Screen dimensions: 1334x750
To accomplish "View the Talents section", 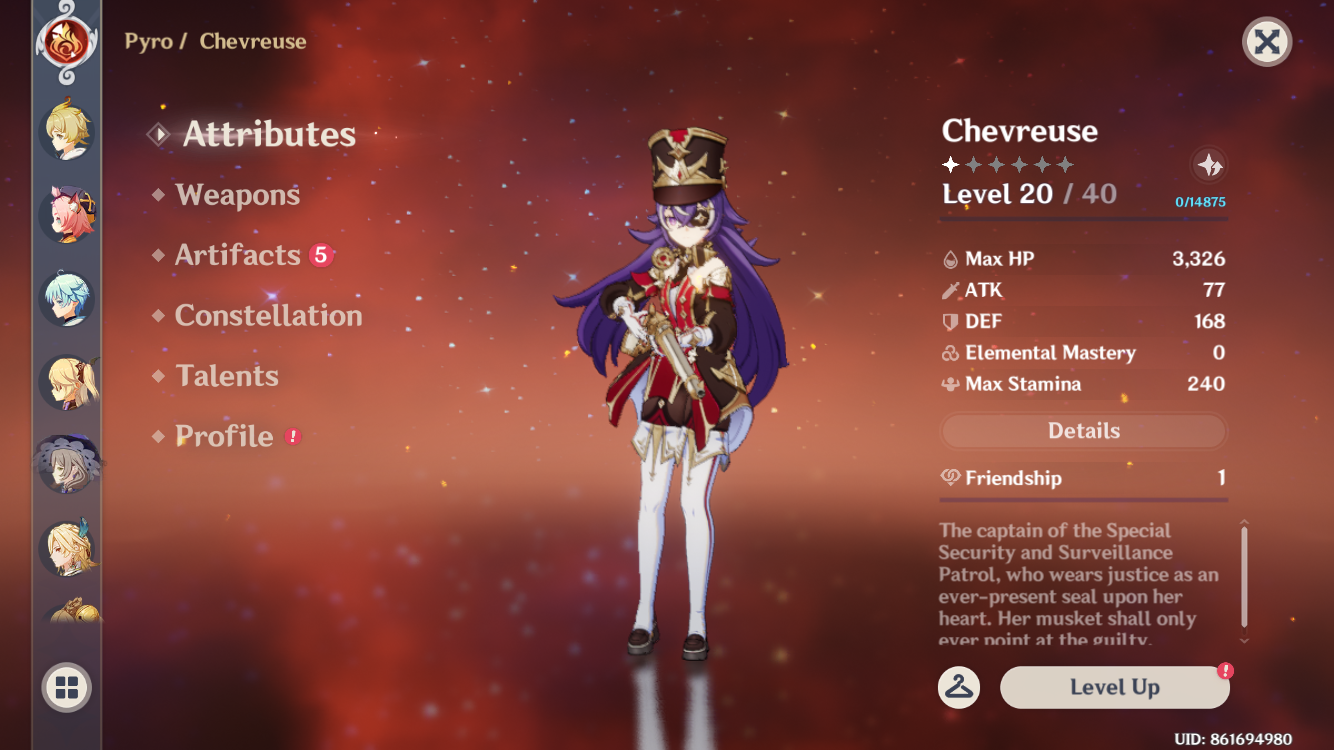I will pos(227,375).
